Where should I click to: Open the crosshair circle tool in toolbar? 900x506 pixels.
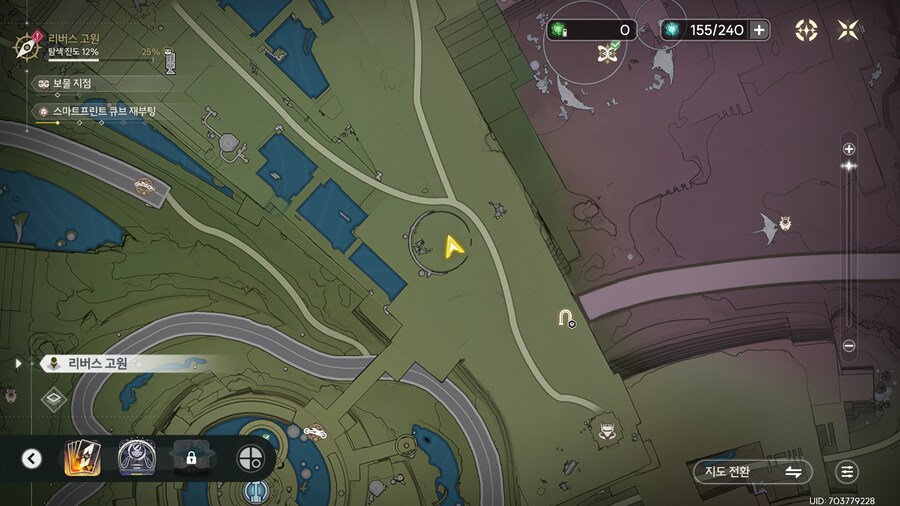click(250, 458)
